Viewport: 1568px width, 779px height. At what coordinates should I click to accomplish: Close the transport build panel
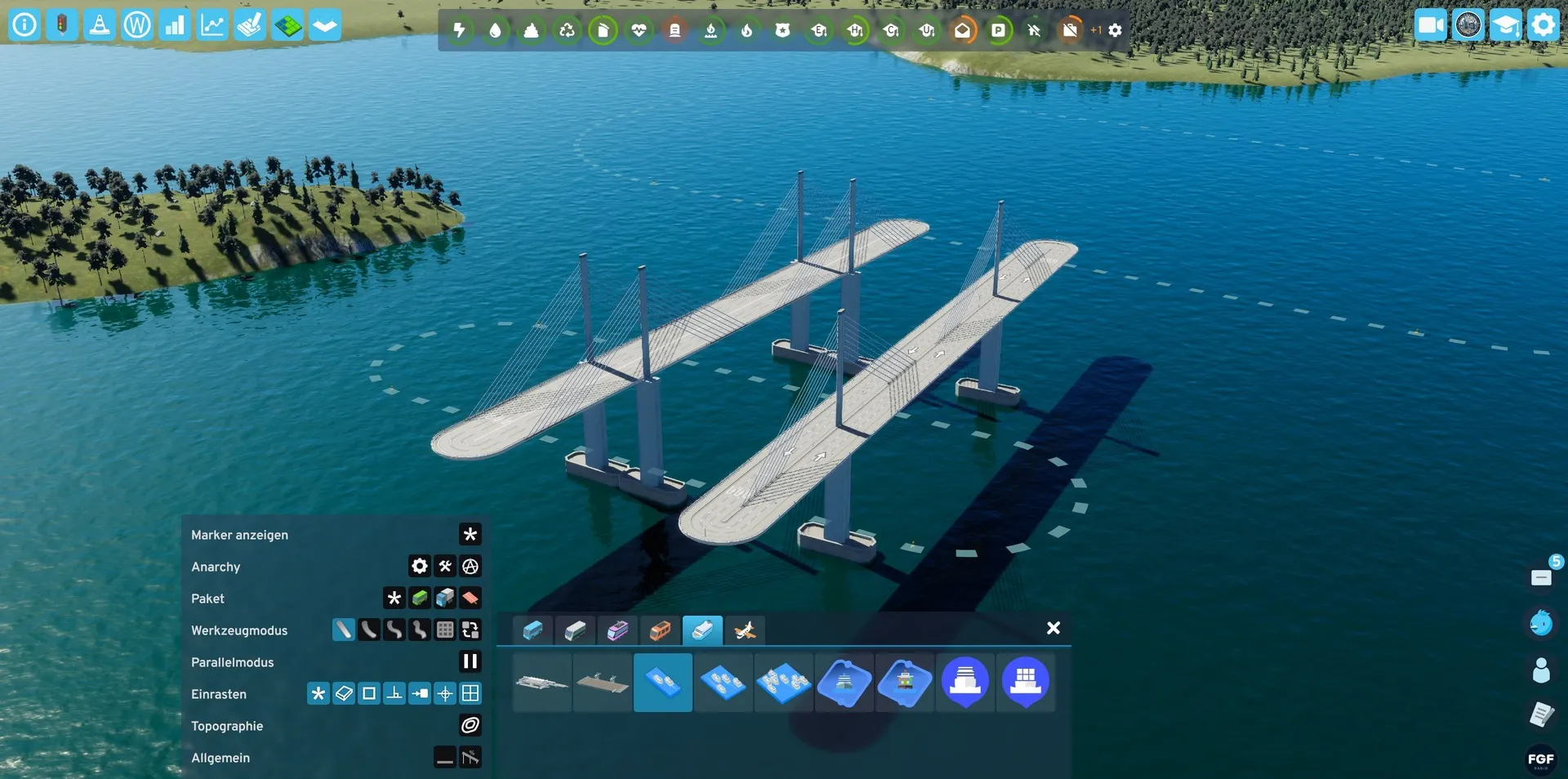click(x=1053, y=628)
